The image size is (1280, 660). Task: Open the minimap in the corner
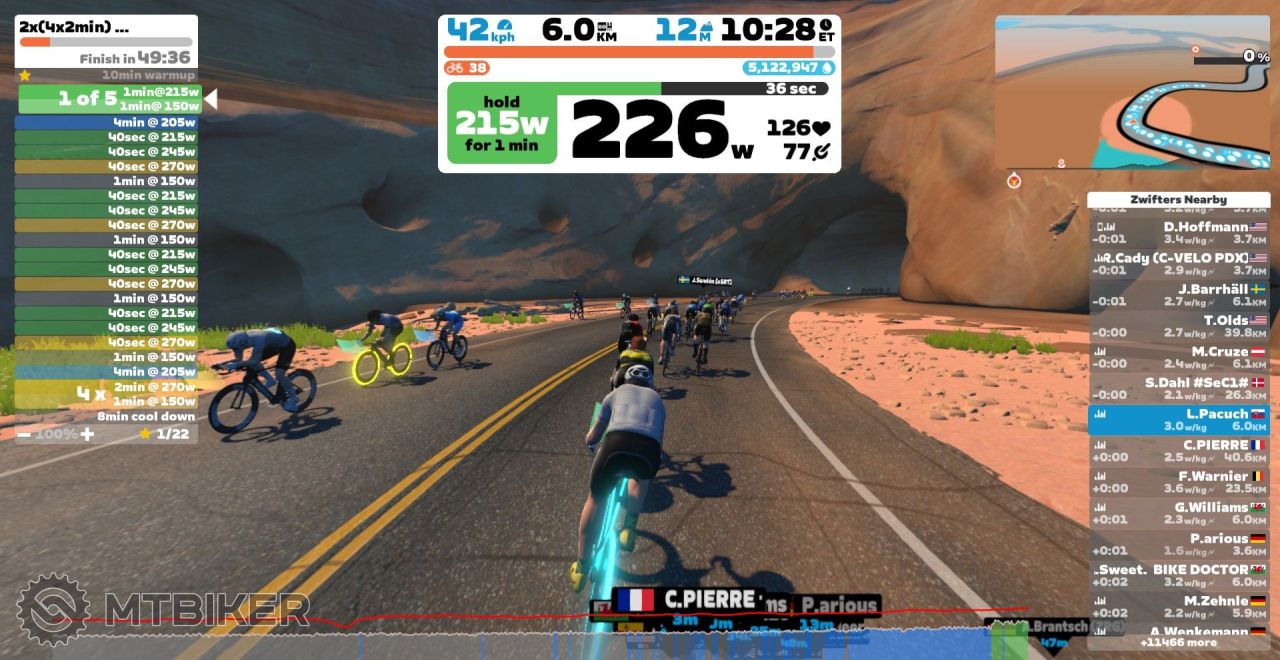click(x=1132, y=92)
